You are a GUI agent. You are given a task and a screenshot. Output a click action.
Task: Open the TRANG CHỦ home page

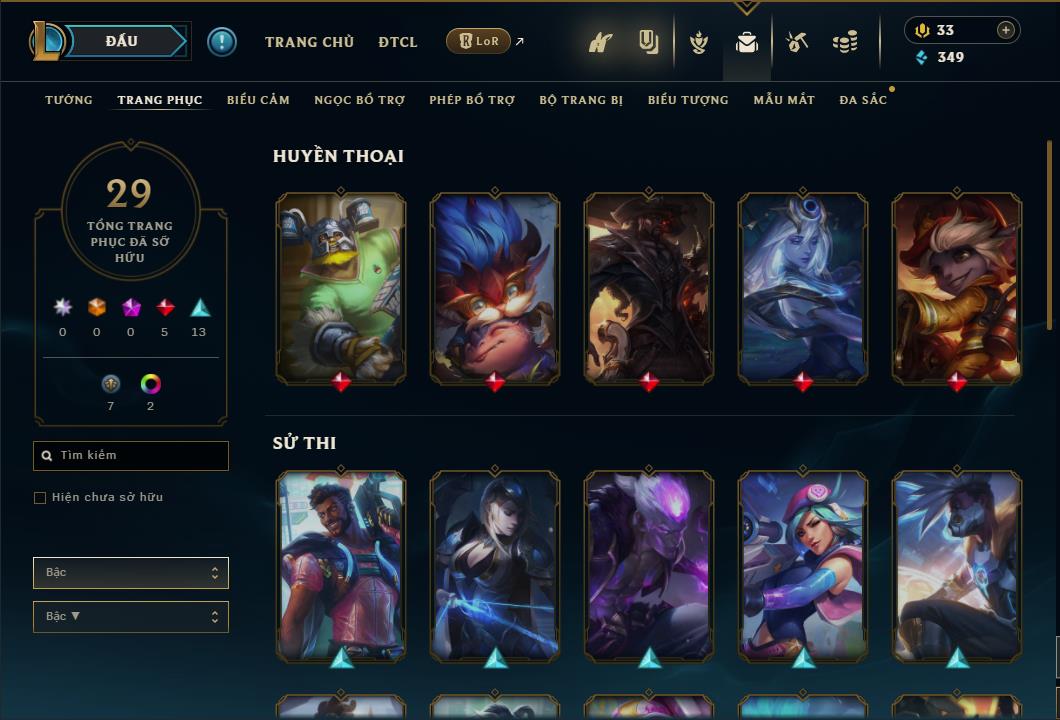(x=309, y=42)
